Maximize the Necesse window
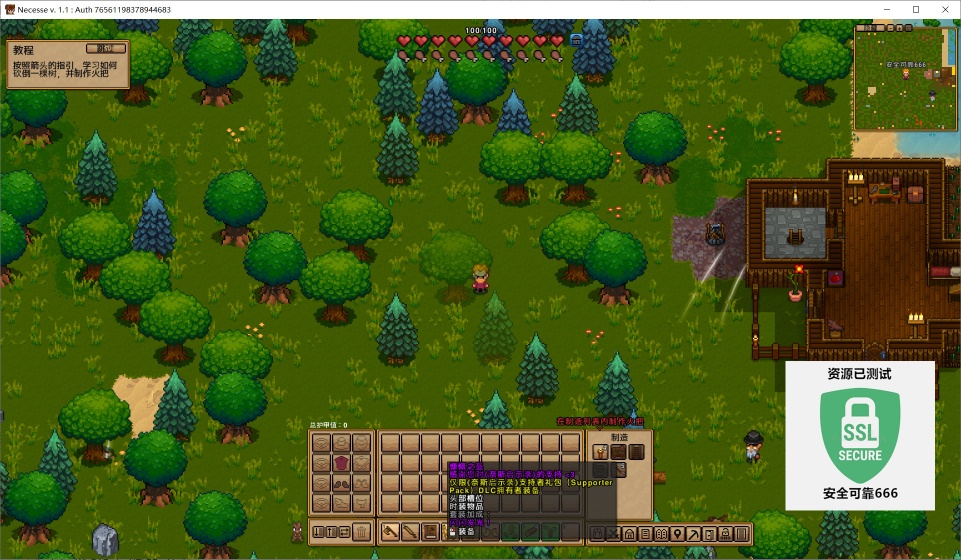The height and width of the screenshot is (560, 961). 915,9
